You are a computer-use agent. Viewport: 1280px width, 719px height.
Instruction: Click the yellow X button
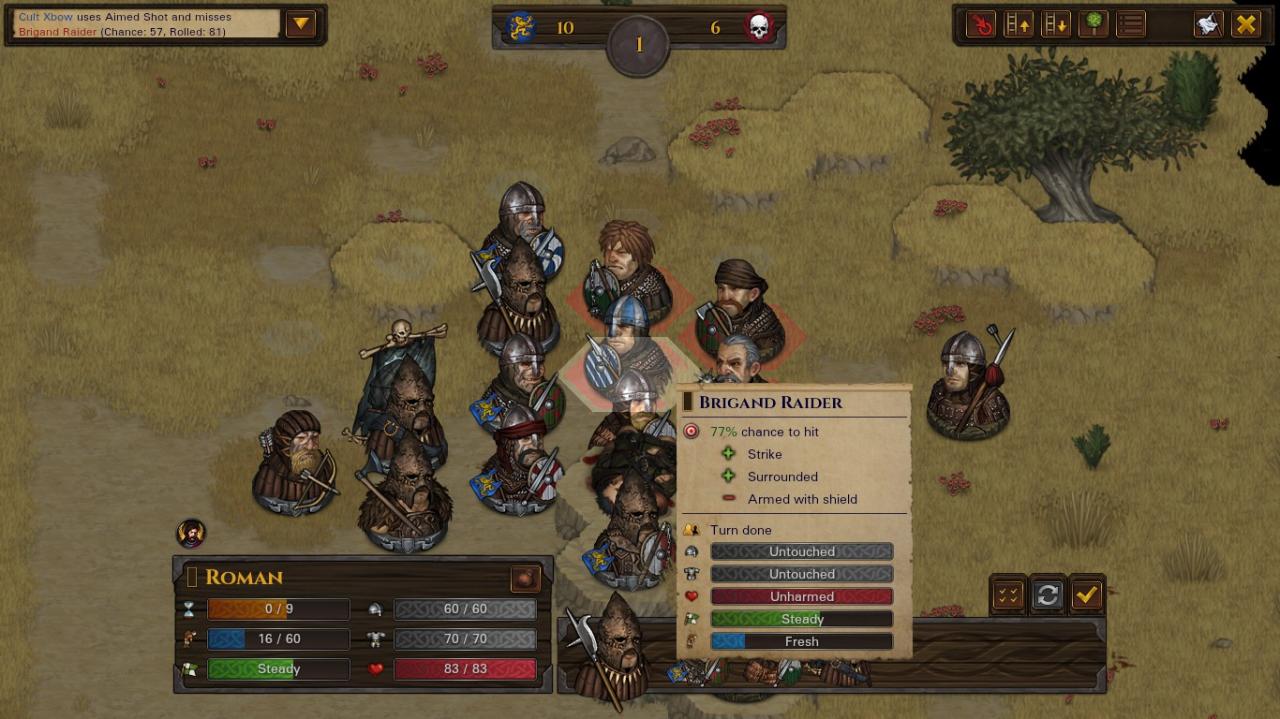point(1246,24)
